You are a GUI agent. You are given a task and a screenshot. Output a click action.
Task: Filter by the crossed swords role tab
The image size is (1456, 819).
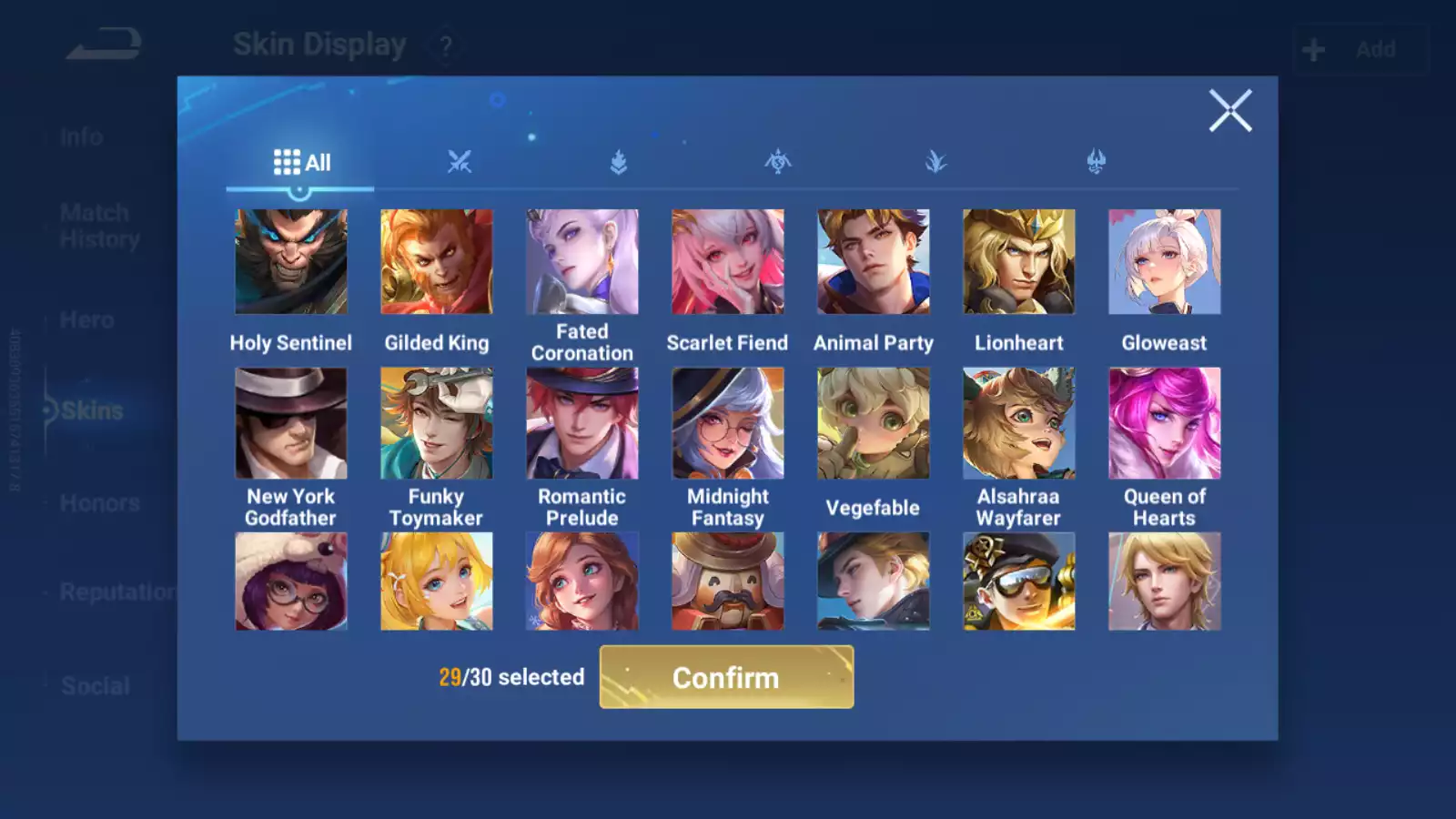(x=460, y=163)
